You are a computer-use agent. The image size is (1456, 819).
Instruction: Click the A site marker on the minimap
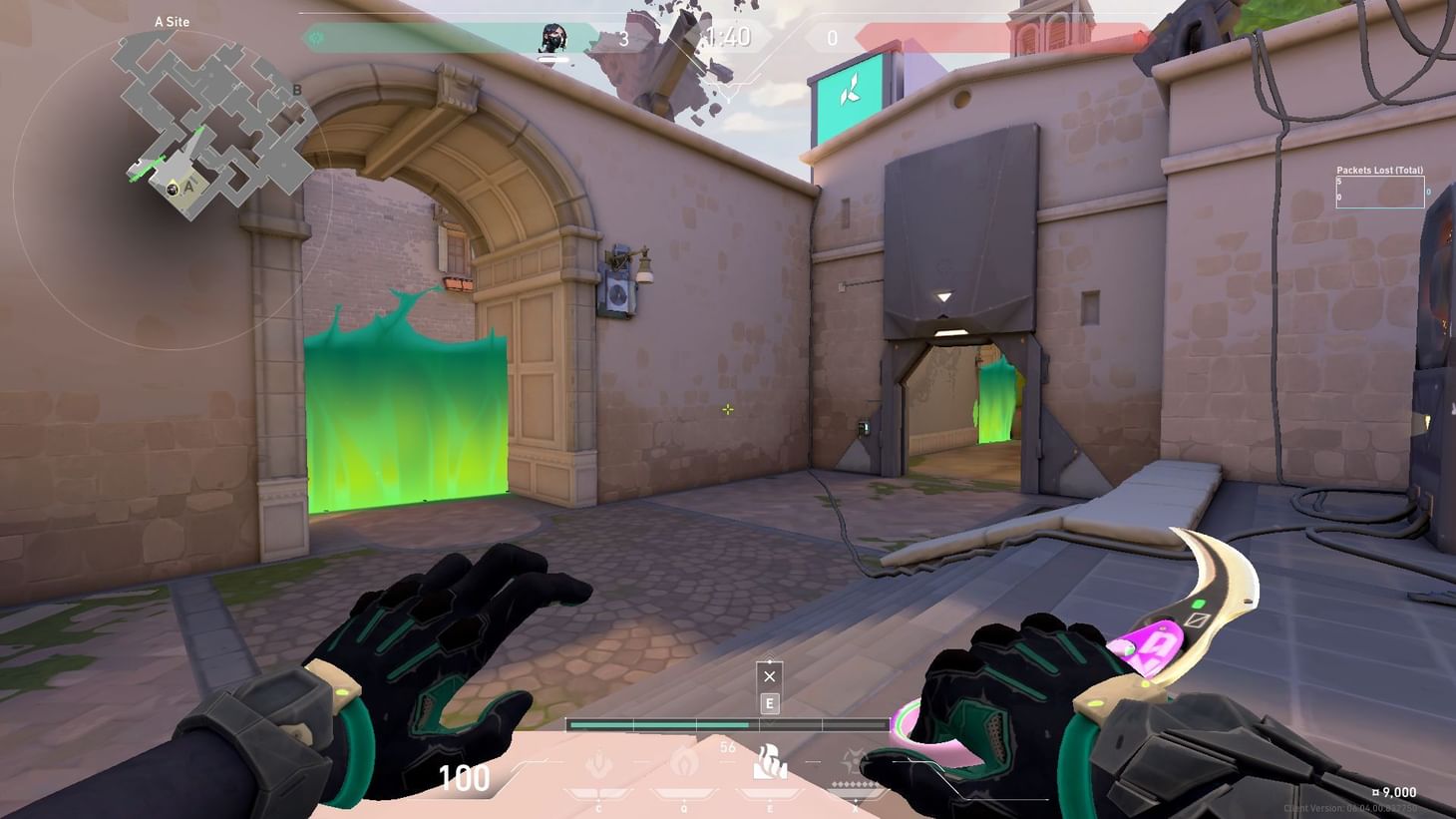[187, 186]
